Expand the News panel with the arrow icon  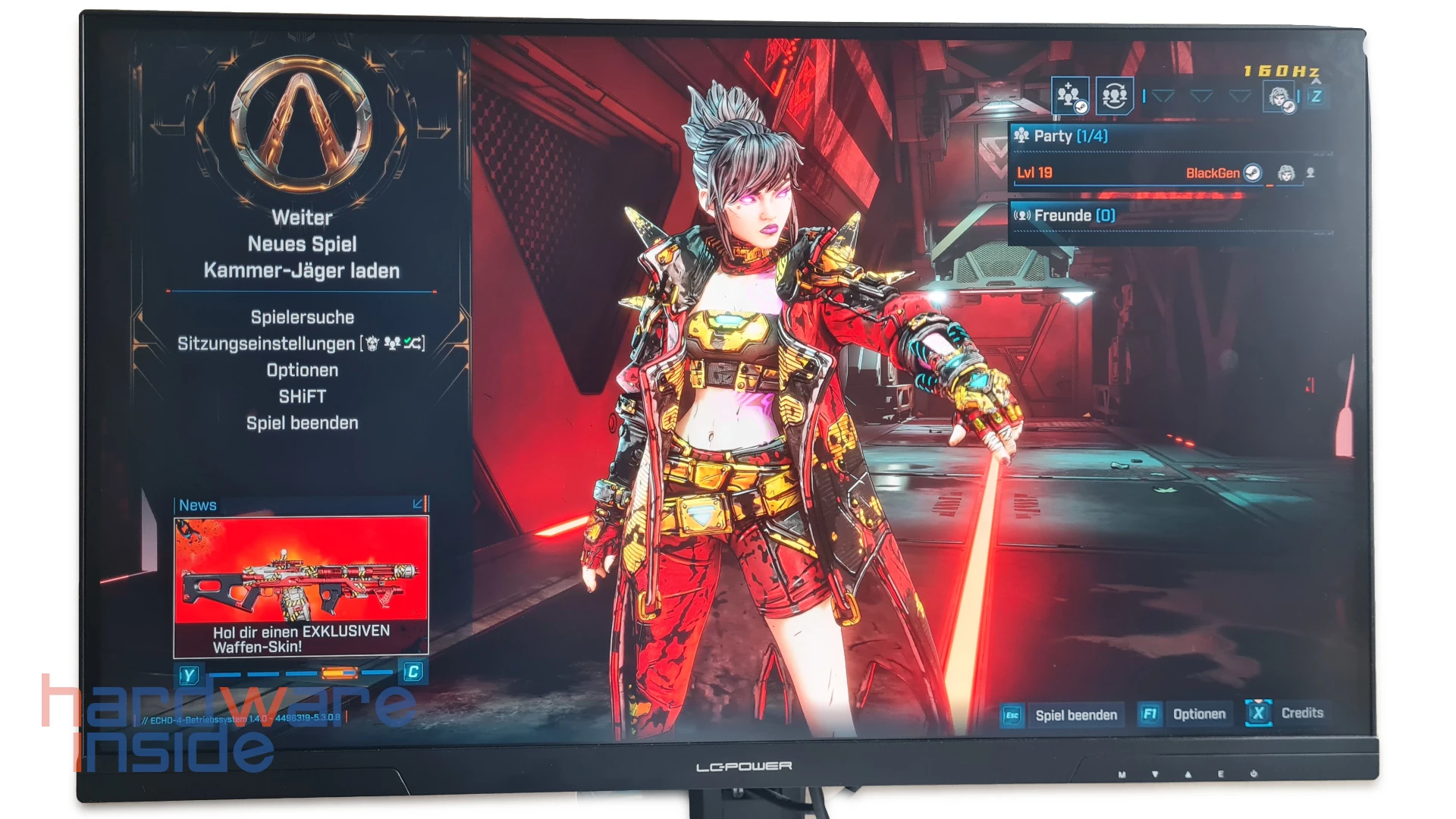[418, 504]
